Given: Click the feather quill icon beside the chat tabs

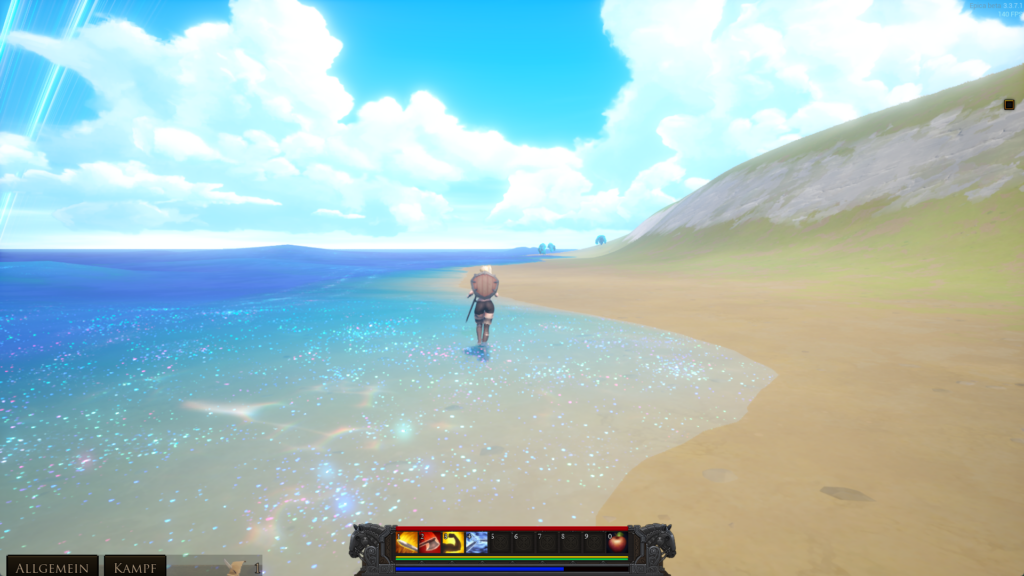Looking at the screenshot, I should [x=236, y=567].
